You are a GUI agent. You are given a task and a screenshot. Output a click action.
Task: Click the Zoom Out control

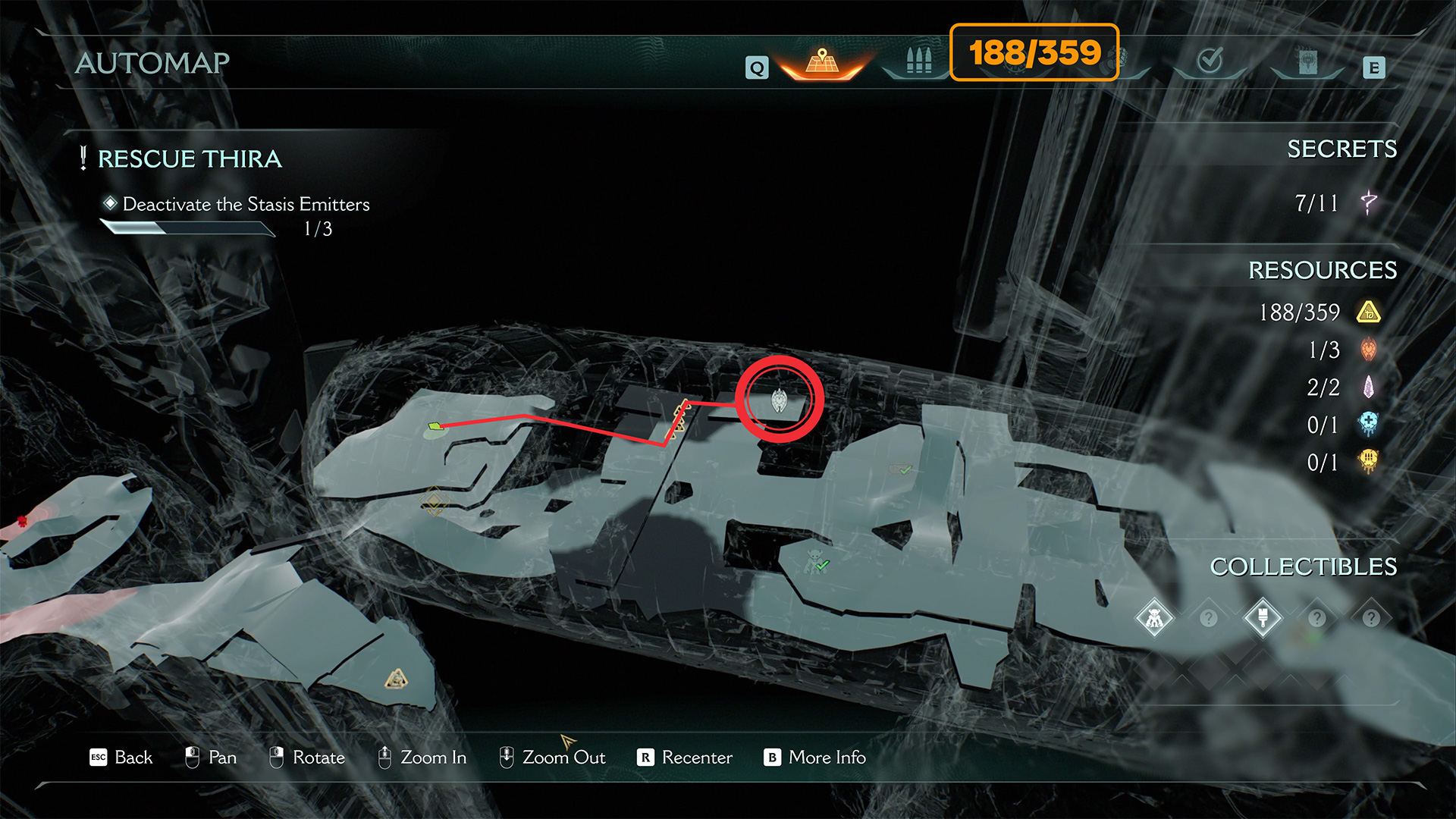[552, 758]
